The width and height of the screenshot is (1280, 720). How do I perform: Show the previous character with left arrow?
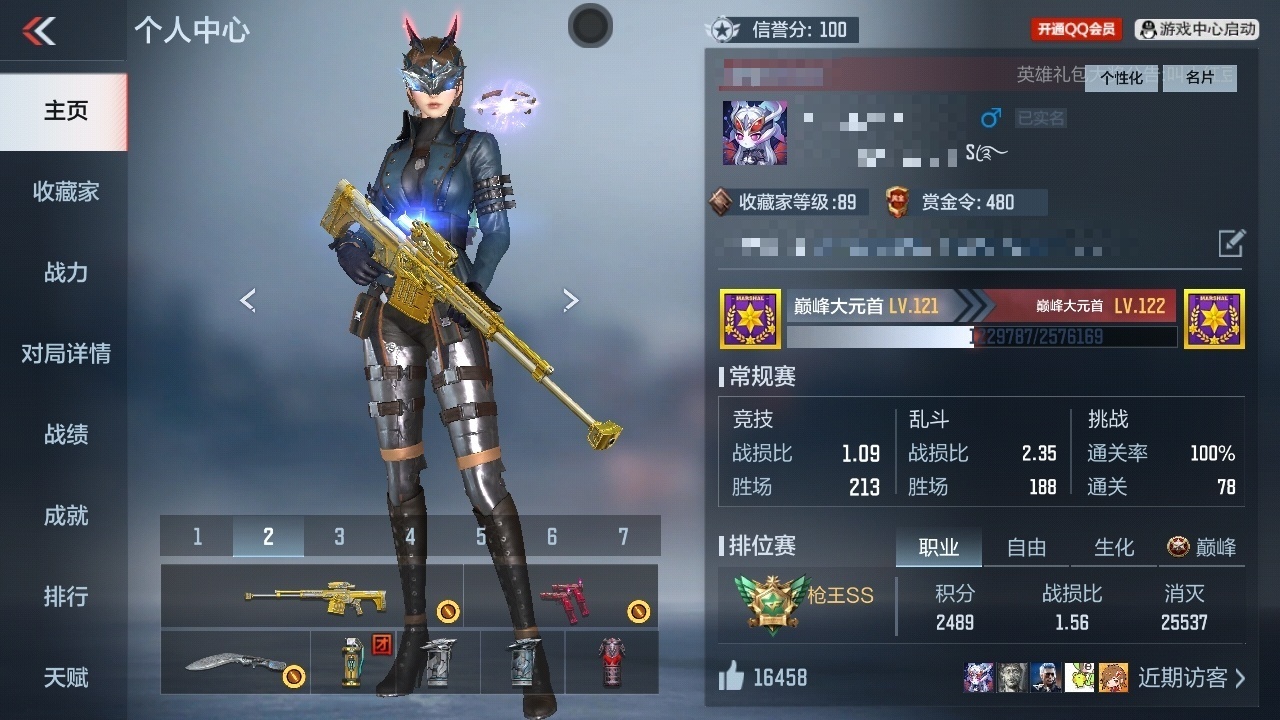[248, 300]
